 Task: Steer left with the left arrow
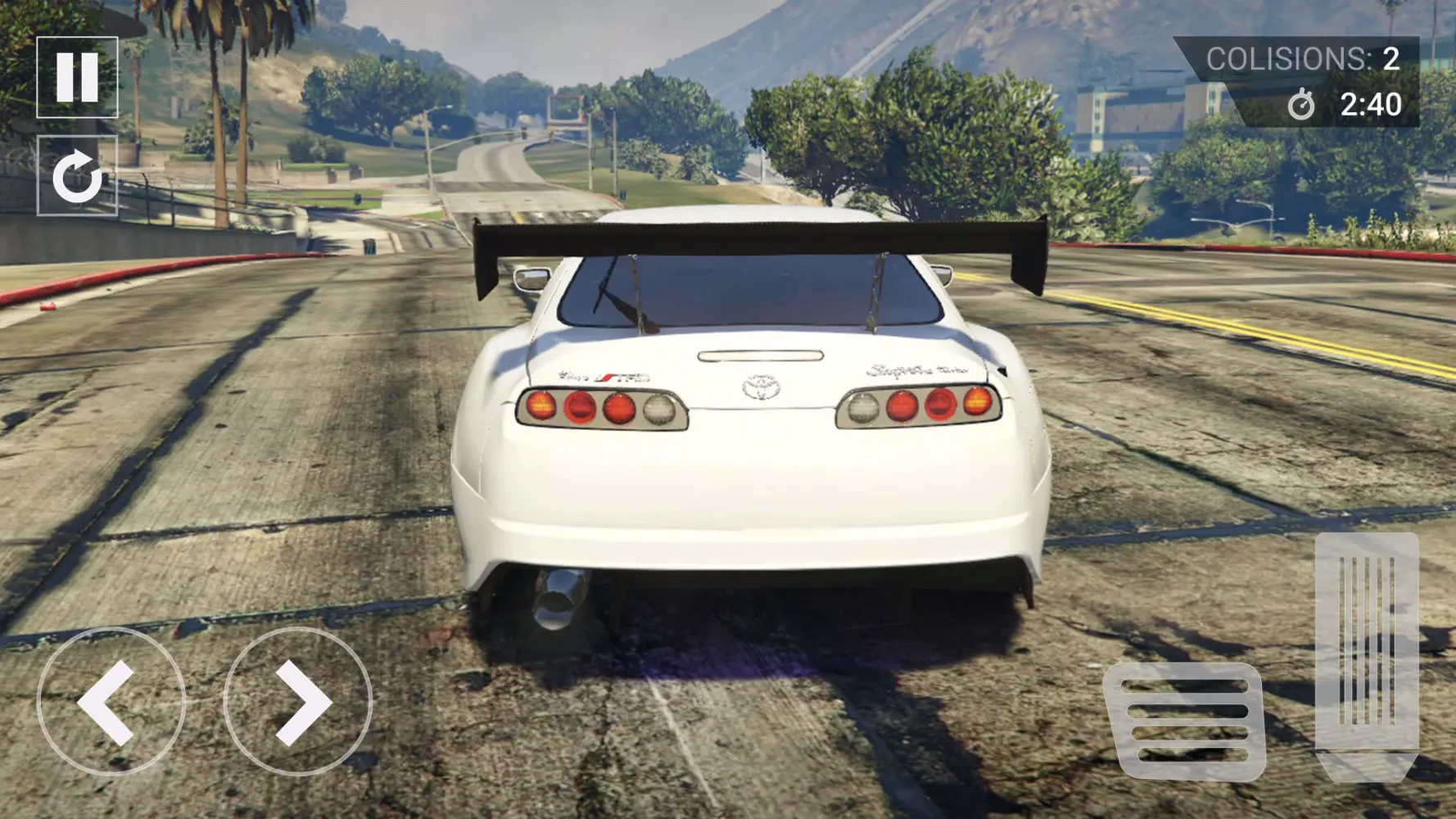(x=111, y=702)
